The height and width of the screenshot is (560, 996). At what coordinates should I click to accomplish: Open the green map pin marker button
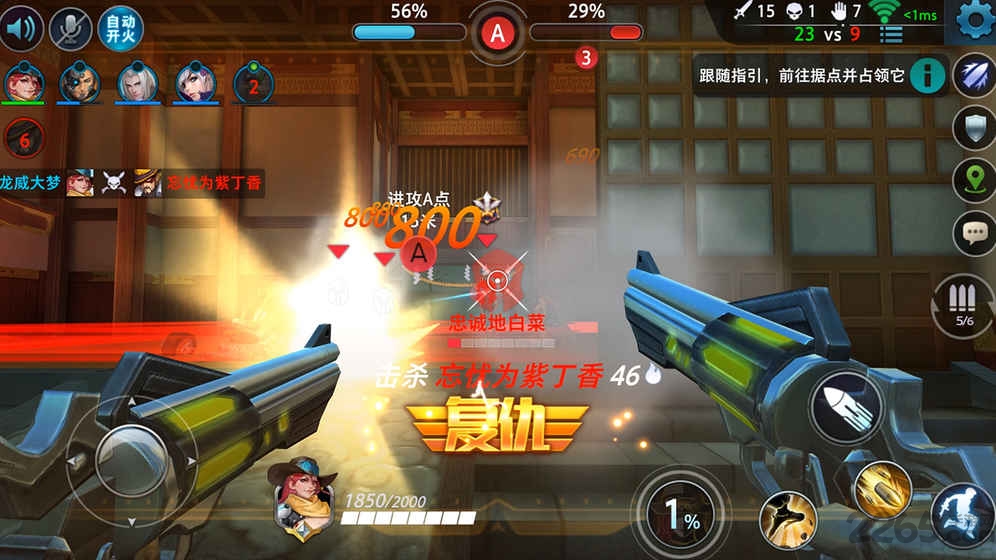click(973, 181)
